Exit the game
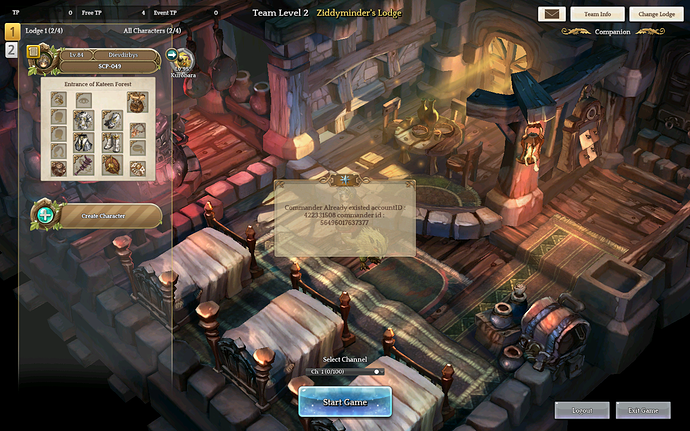This screenshot has width=690, height=431. pos(643,410)
